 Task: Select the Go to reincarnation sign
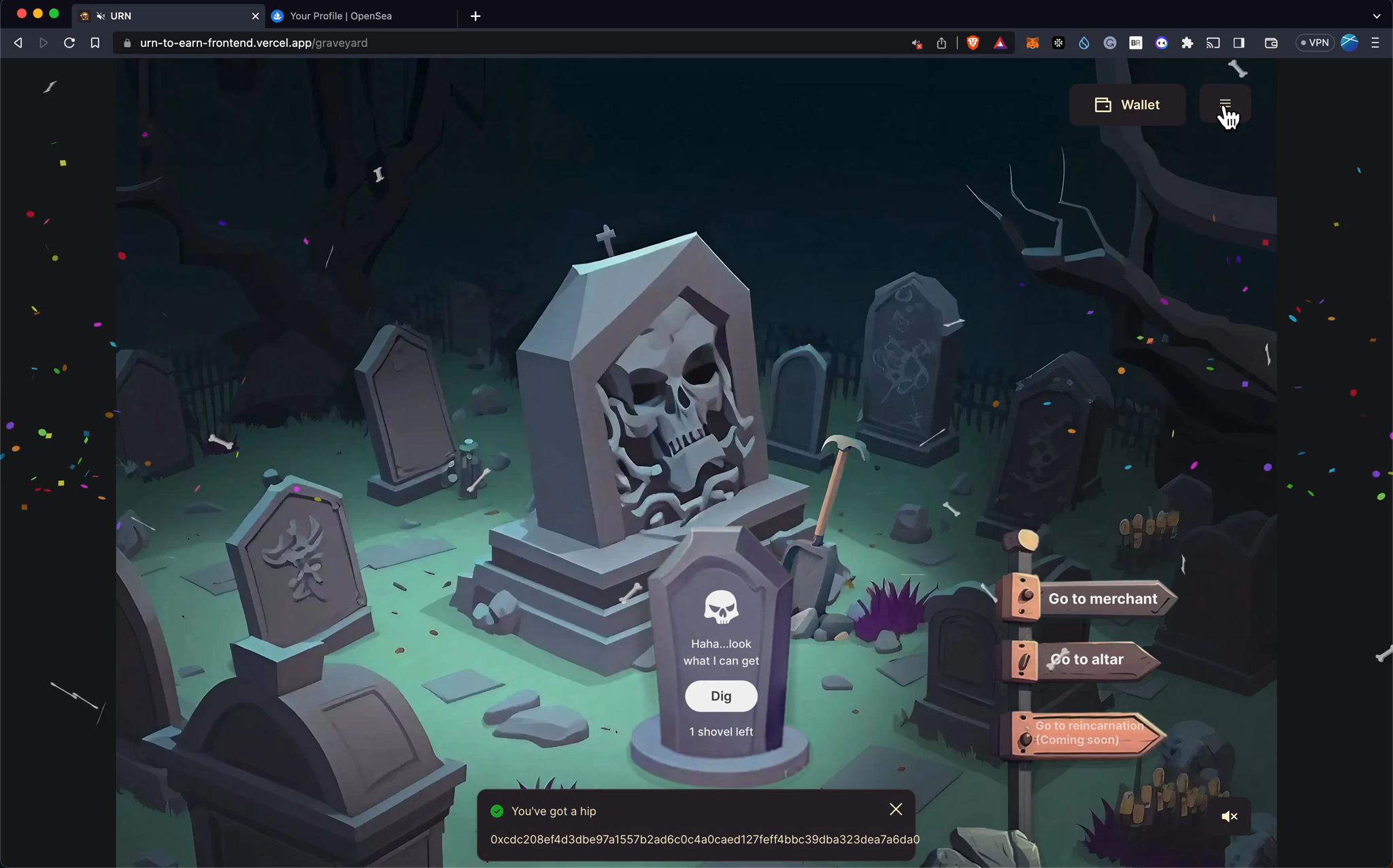coord(1088,733)
